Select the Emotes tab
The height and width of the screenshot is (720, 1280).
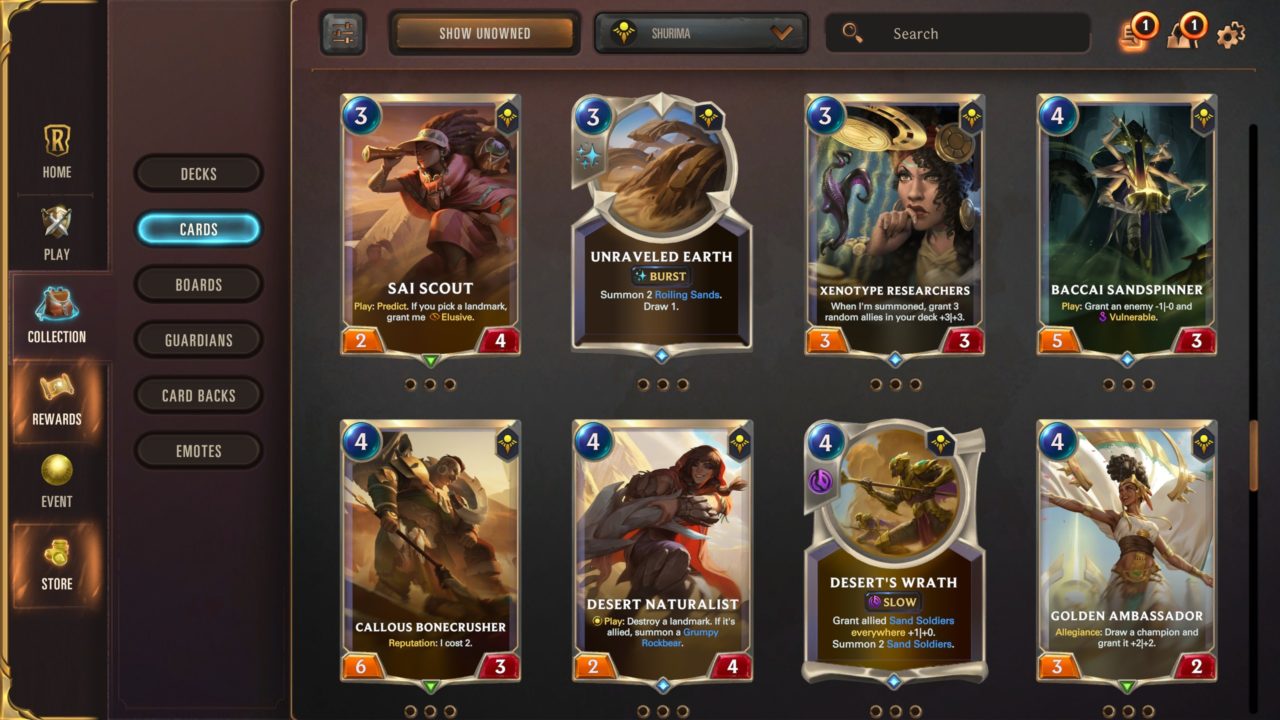click(x=198, y=451)
